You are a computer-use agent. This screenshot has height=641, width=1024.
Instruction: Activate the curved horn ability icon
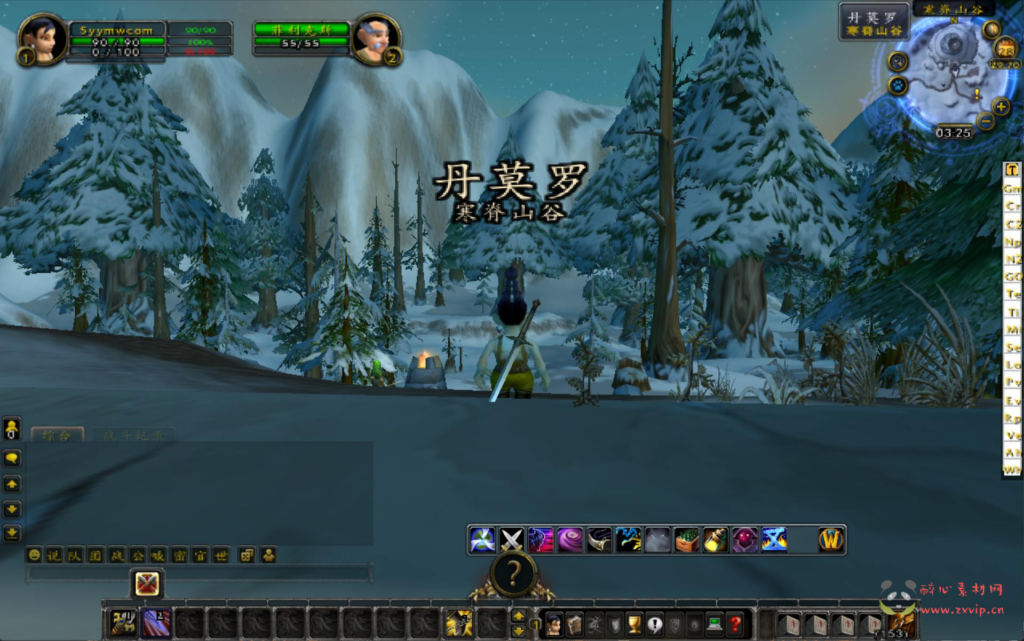pyautogui.click(x=599, y=540)
